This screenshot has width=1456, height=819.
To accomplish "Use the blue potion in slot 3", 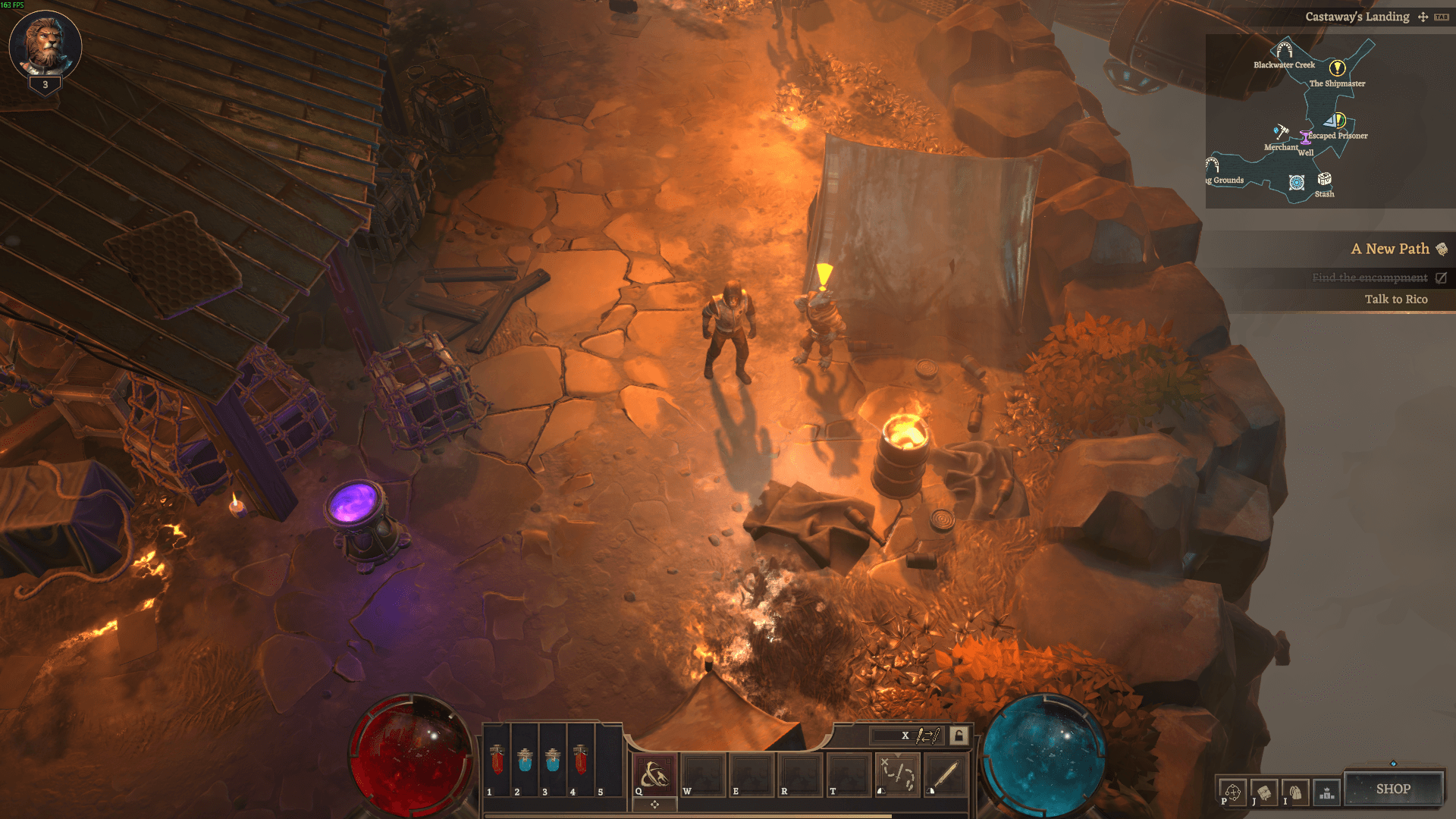I will pos(553,760).
